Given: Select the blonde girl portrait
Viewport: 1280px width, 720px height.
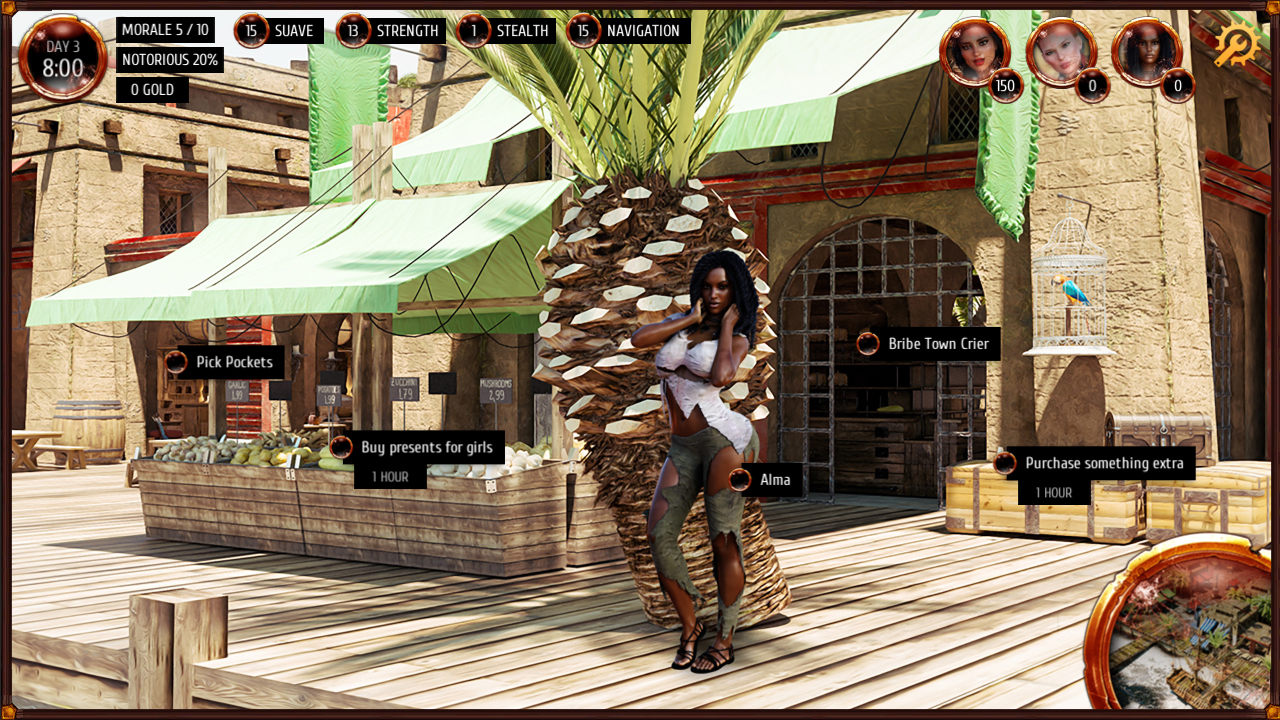Looking at the screenshot, I should tap(1060, 52).
